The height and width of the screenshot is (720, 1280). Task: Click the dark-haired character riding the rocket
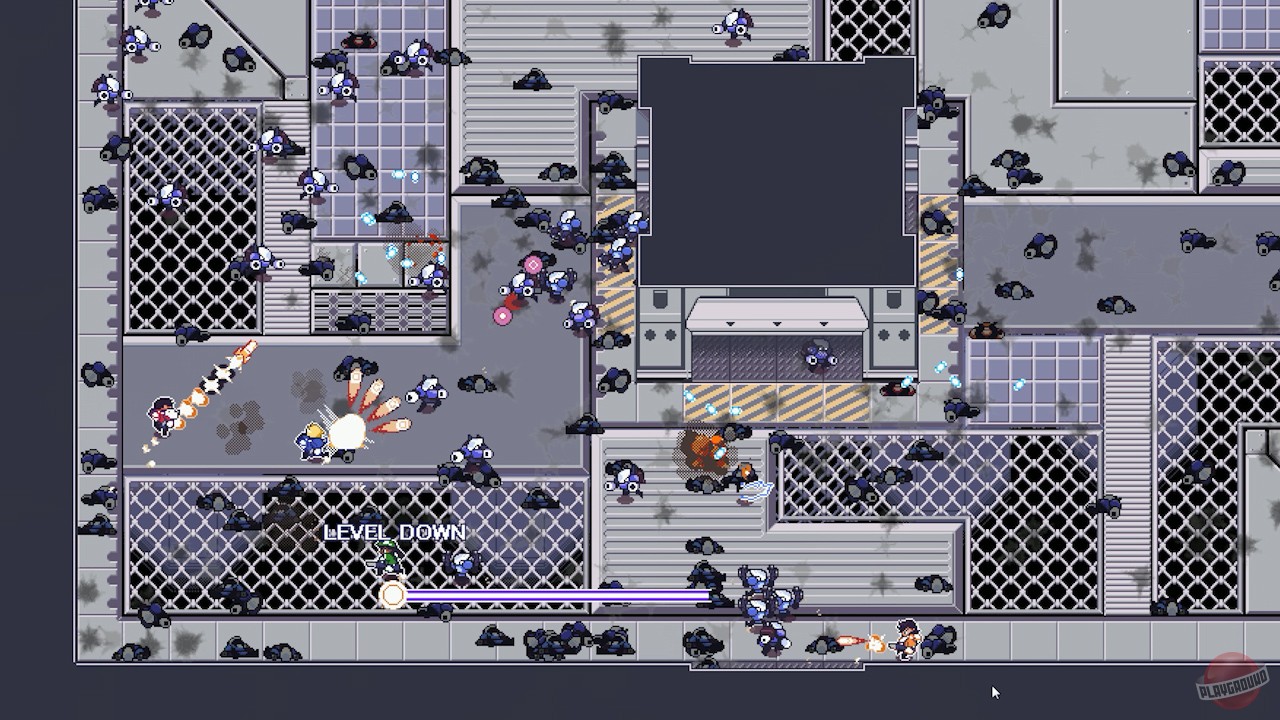(x=162, y=413)
